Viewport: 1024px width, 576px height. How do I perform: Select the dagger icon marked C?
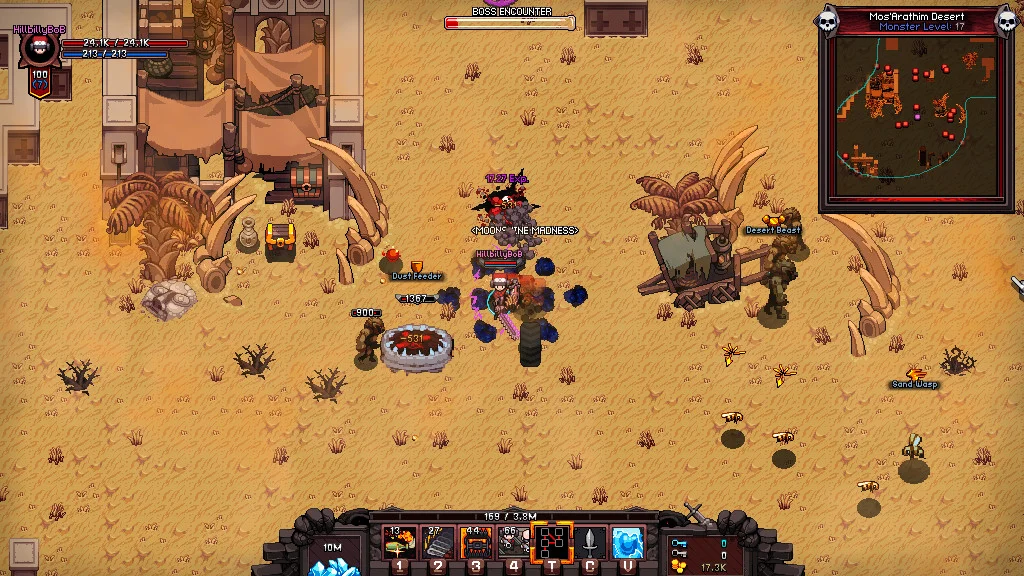tap(590, 543)
